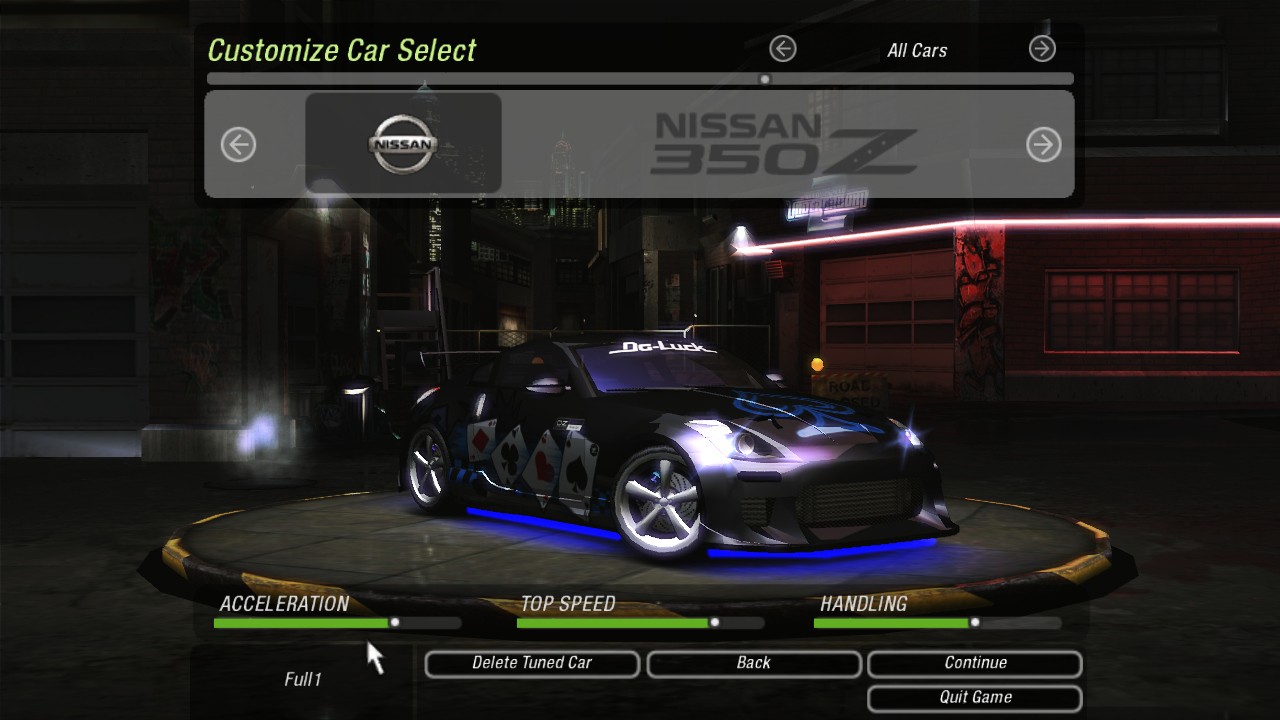Quit the game

(975, 698)
